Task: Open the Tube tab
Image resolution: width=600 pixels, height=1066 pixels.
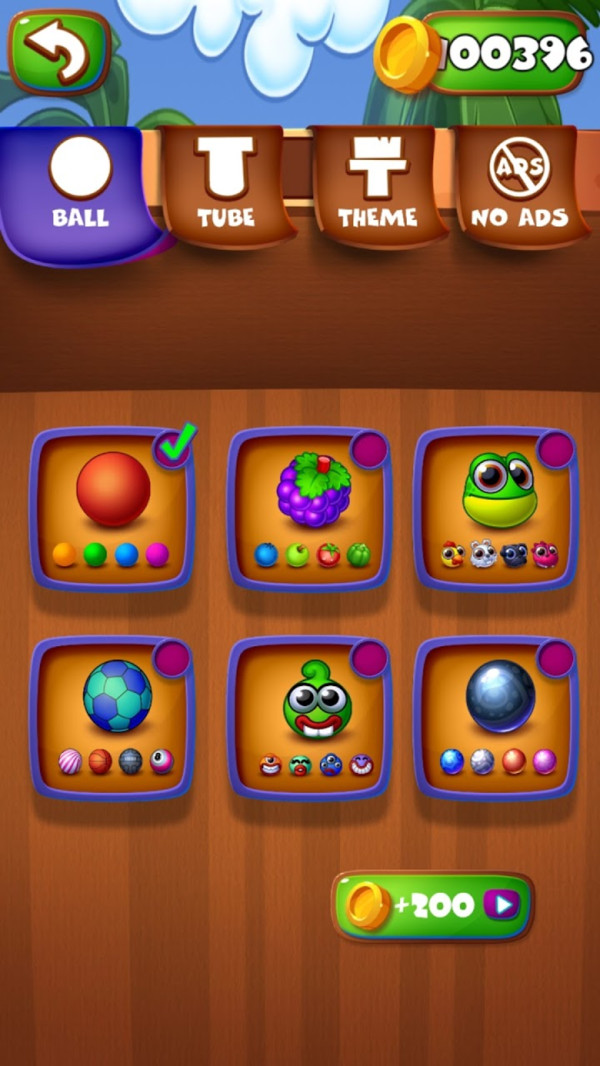Action: pyautogui.click(x=226, y=186)
